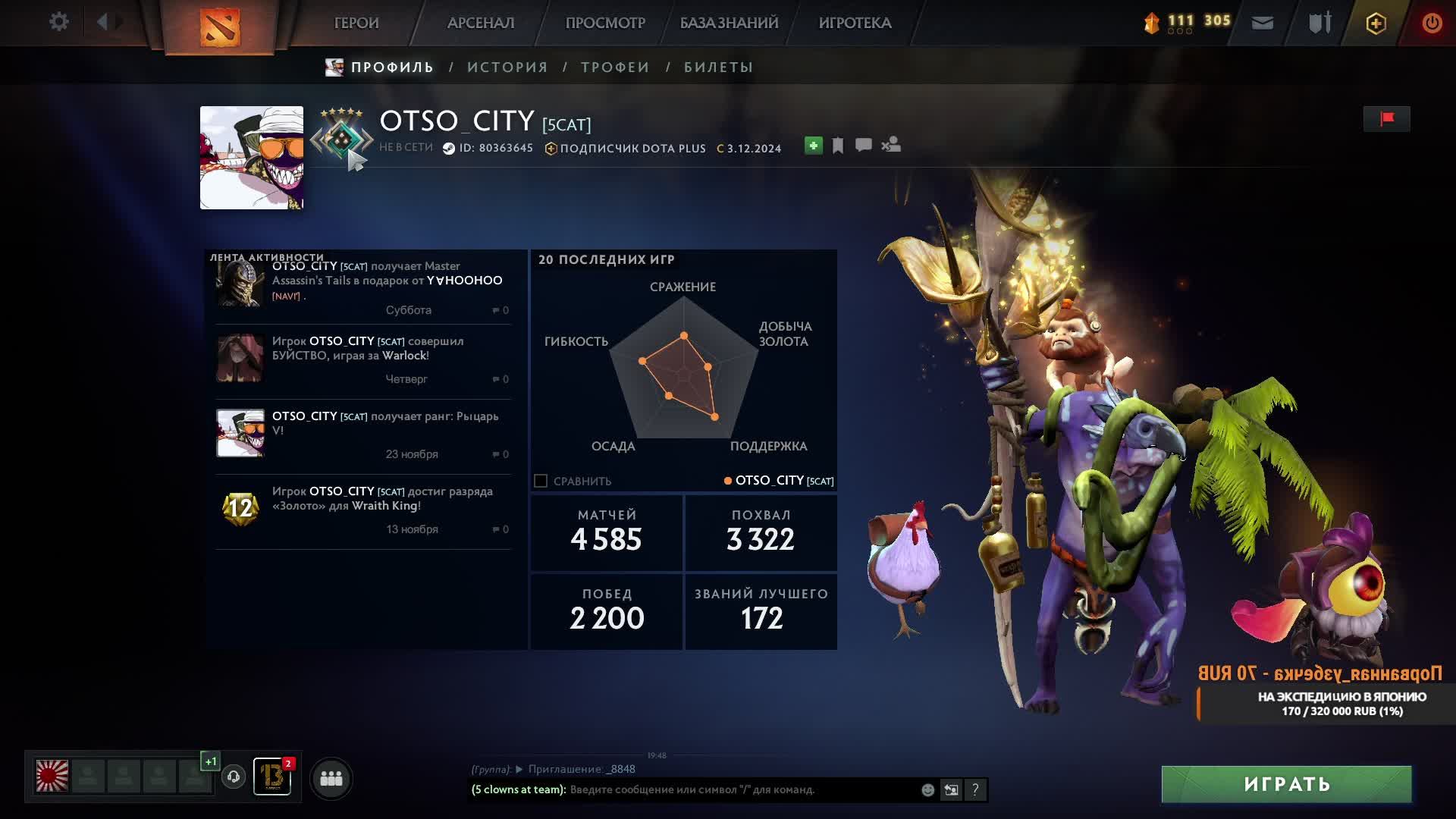Report the profile with the red flag
This screenshot has width=1456, height=819.
click(x=1387, y=119)
